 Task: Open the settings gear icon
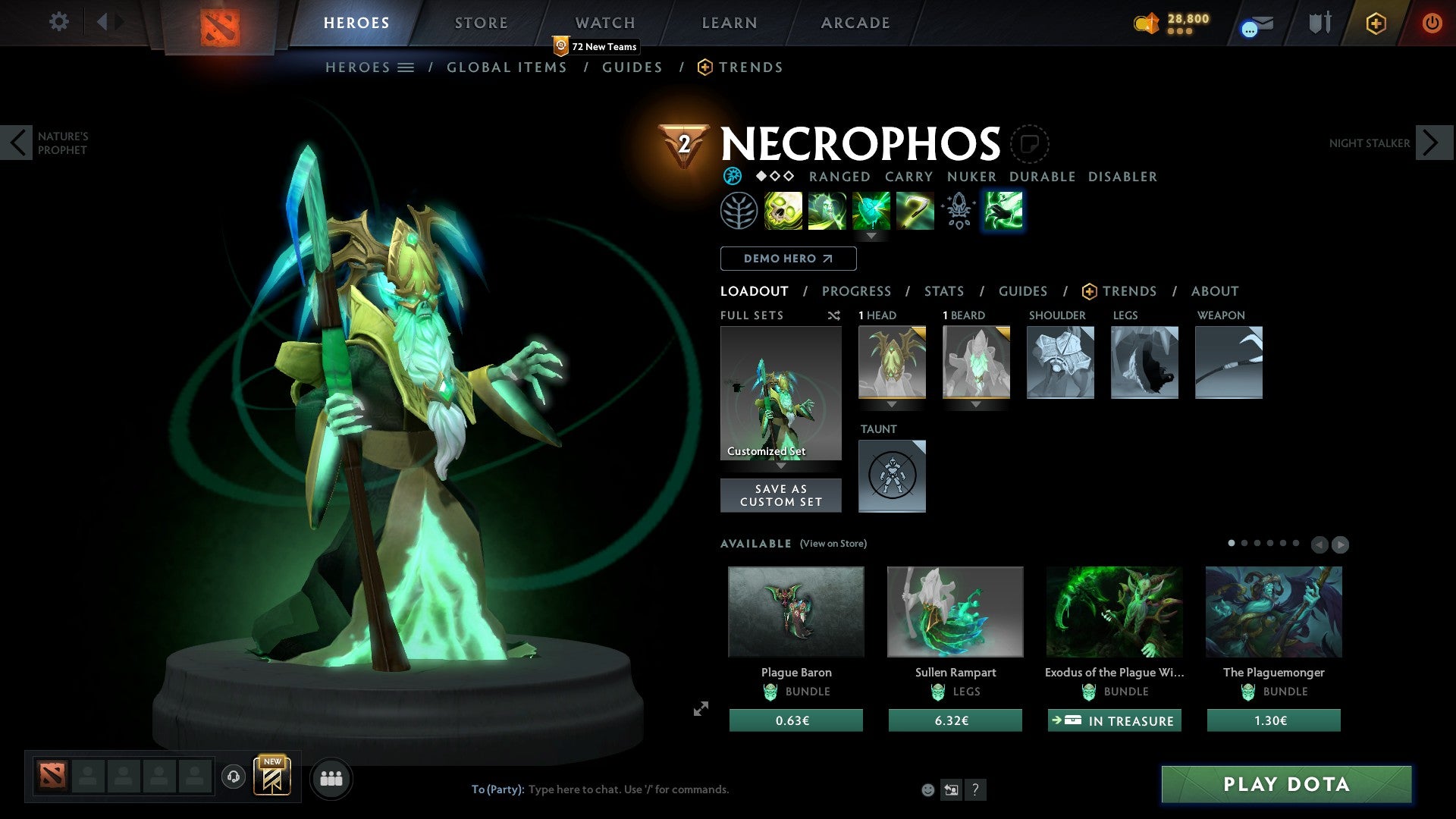coord(58,21)
